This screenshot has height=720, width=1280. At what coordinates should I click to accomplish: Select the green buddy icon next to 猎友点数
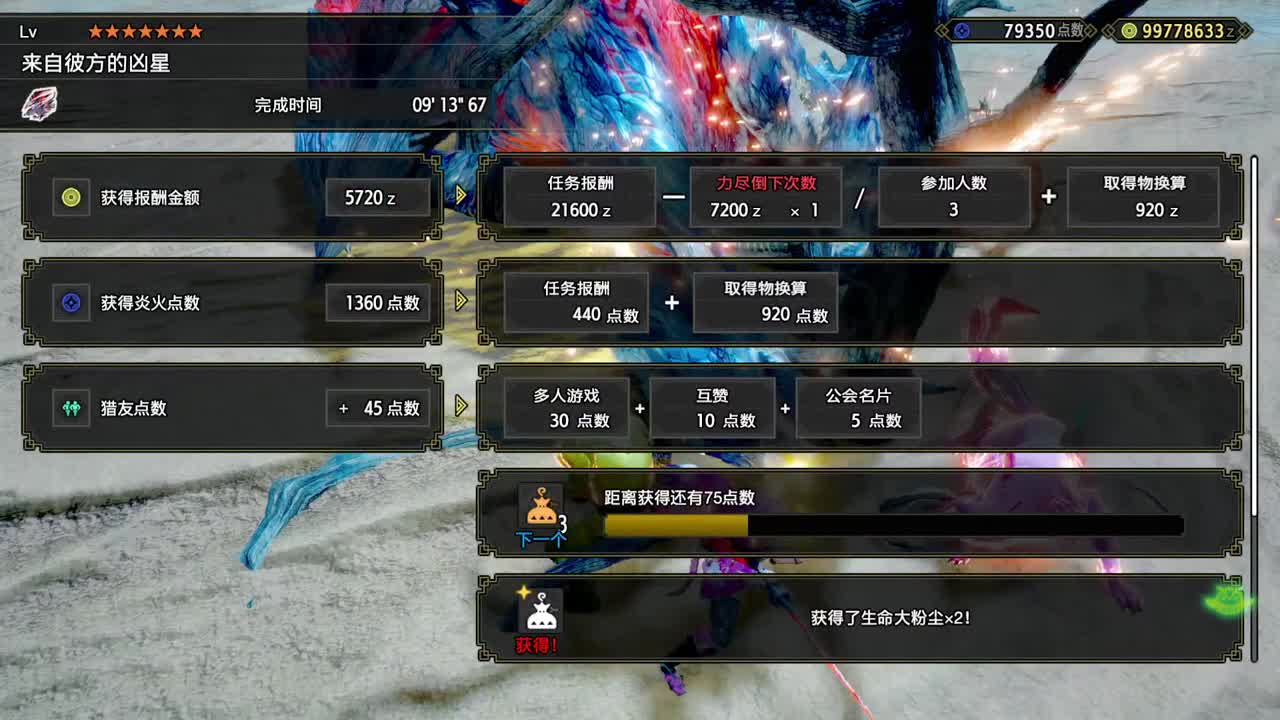70,408
